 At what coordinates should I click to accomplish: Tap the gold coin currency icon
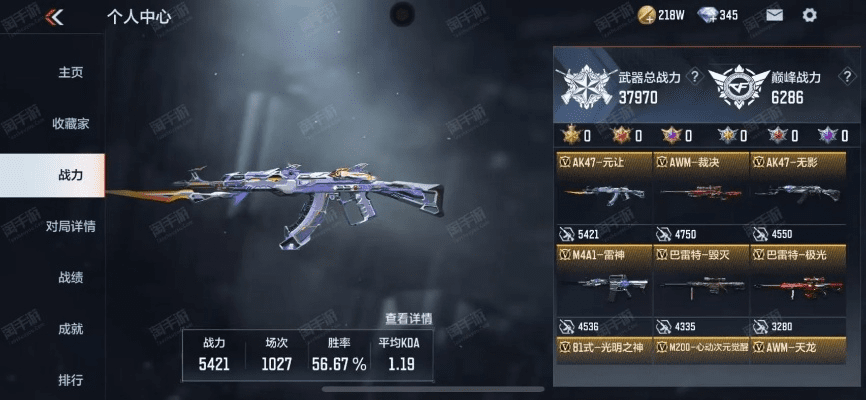coord(645,15)
